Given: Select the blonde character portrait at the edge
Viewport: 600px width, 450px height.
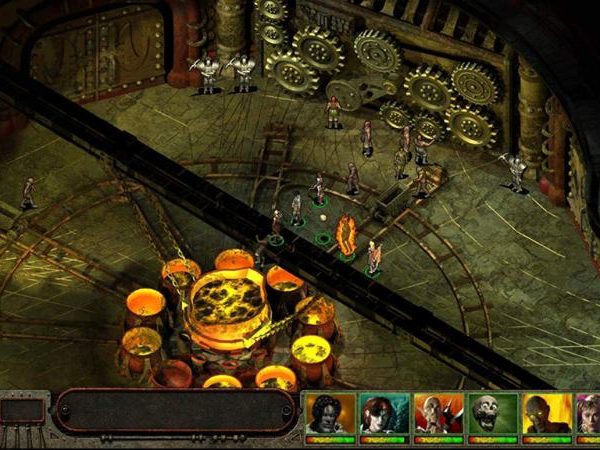Looking at the screenshot, I should click(x=588, y=413).
